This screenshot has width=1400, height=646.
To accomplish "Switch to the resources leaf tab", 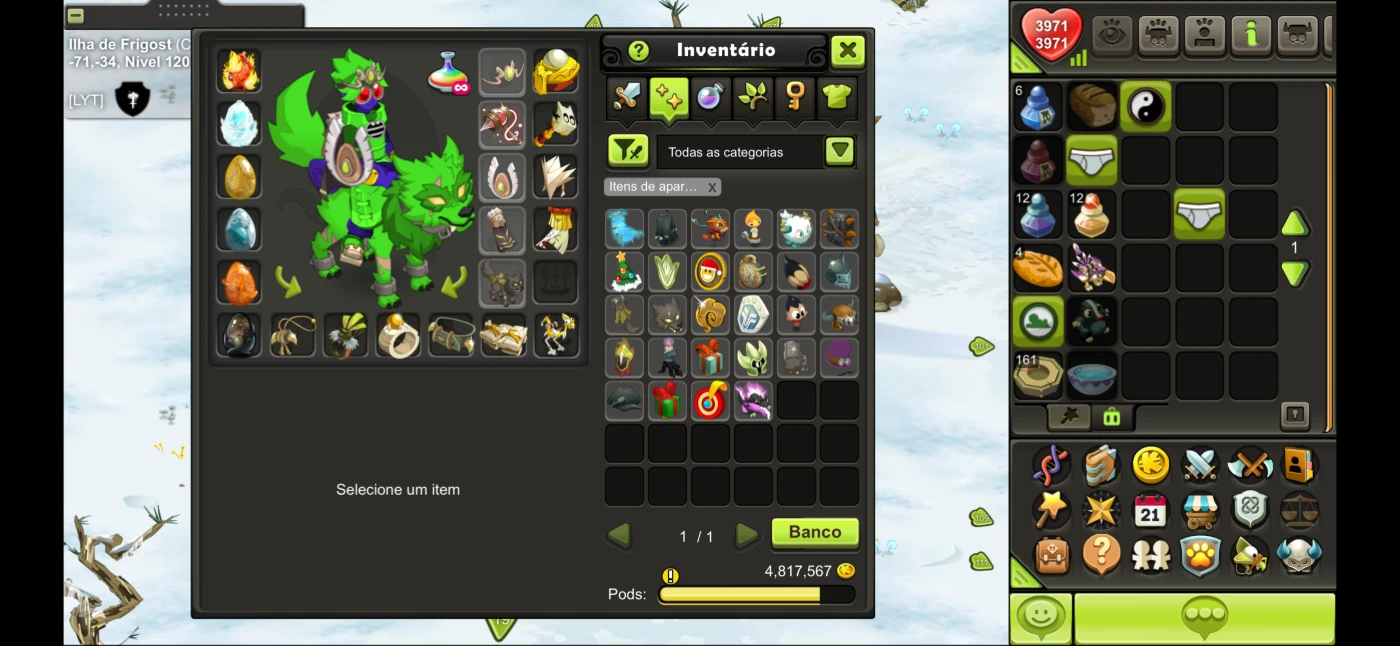I will click(x=752, y=97).
